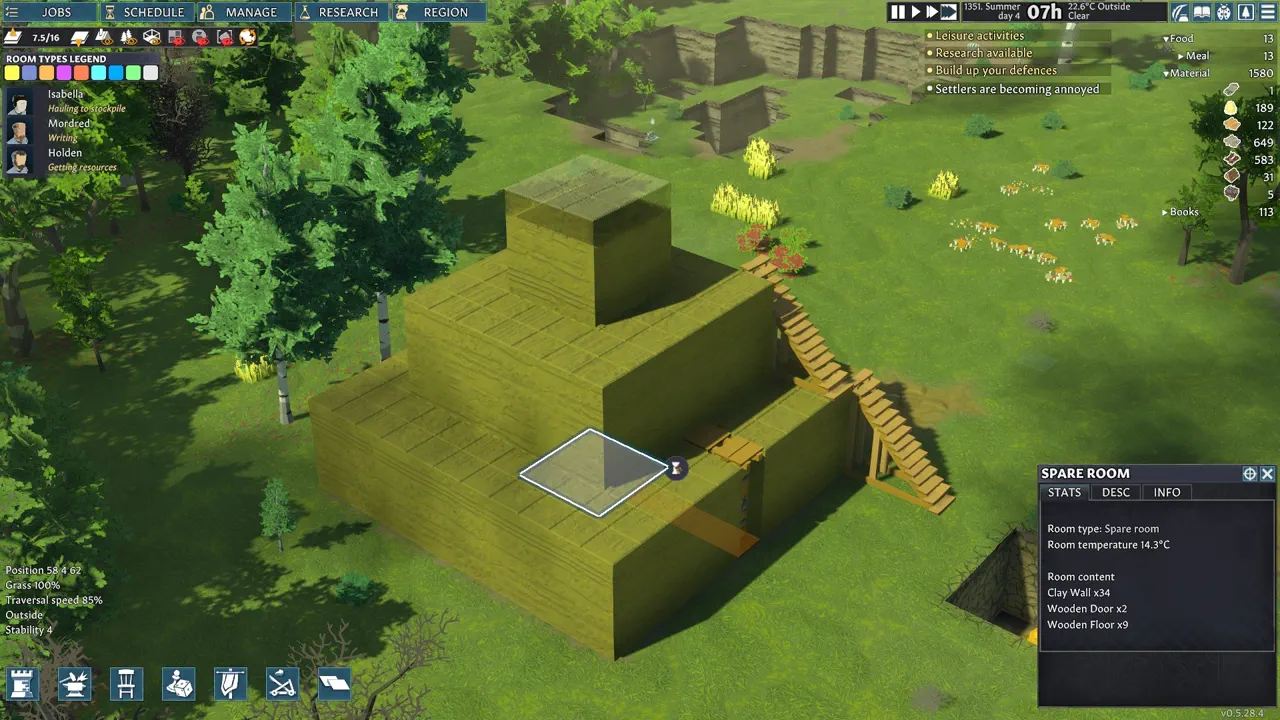Select the anvil production build category

click(74, 684)
